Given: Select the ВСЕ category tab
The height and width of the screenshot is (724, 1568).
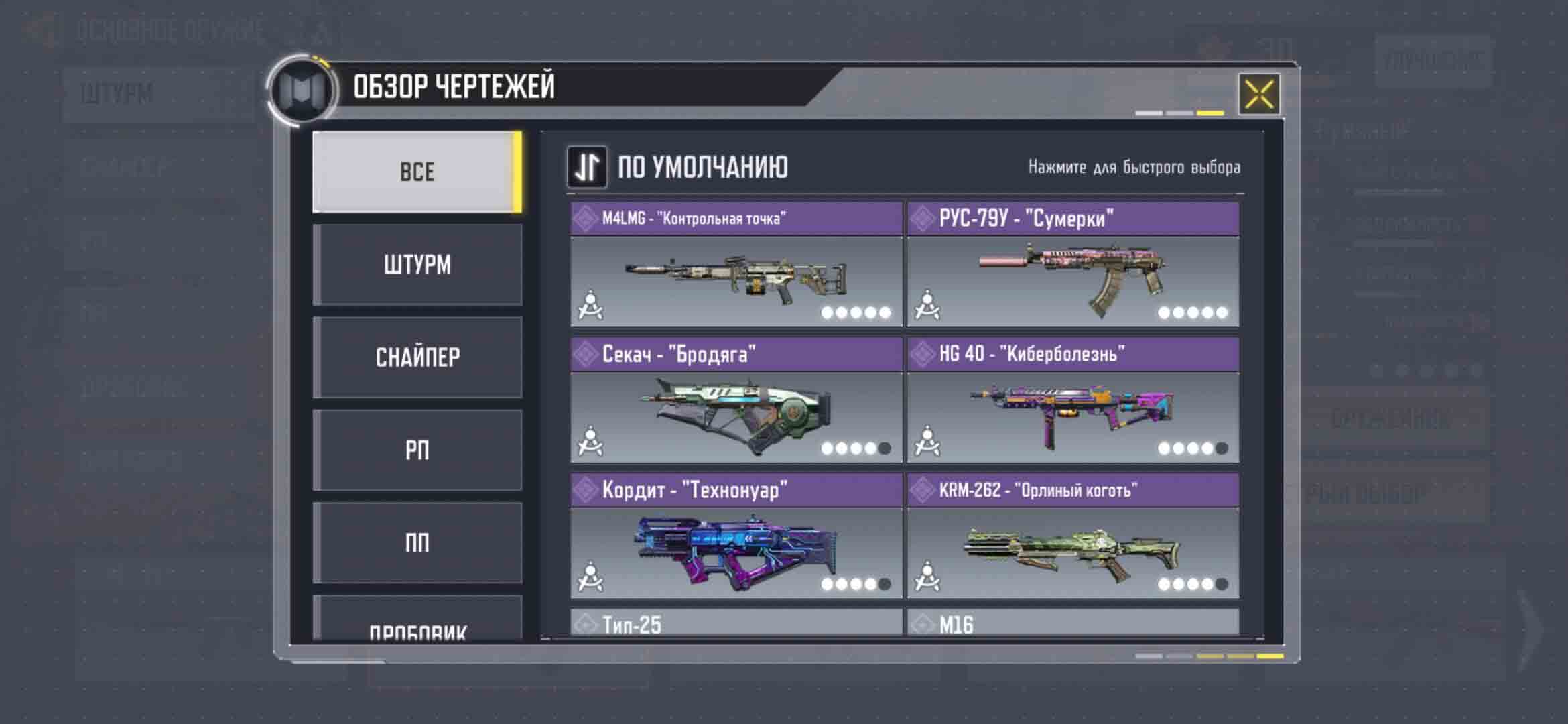Looking at the screenshot, I should [417, 172].
